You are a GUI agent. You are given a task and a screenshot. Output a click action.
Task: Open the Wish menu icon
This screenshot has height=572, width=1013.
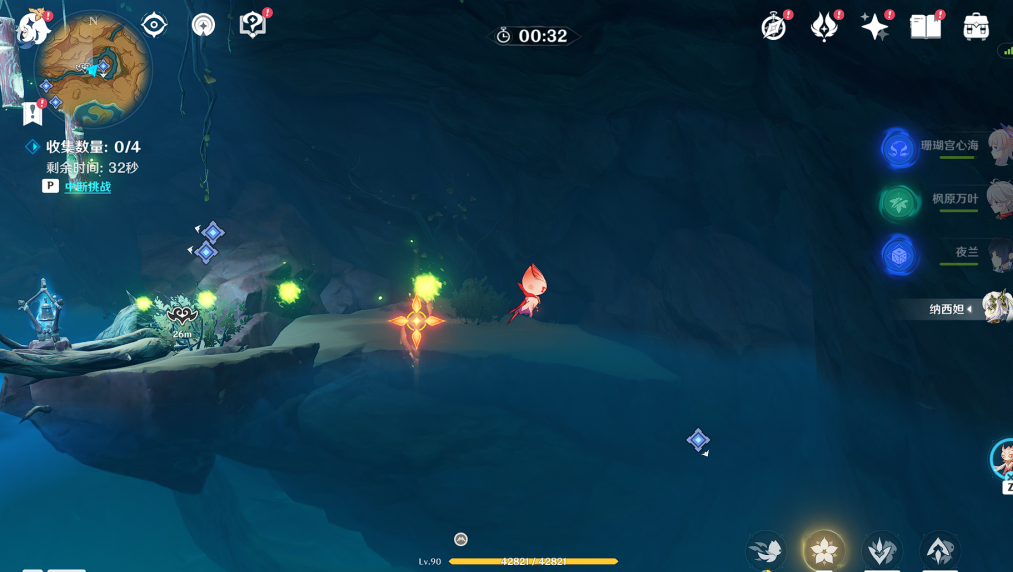click(824, 27)
